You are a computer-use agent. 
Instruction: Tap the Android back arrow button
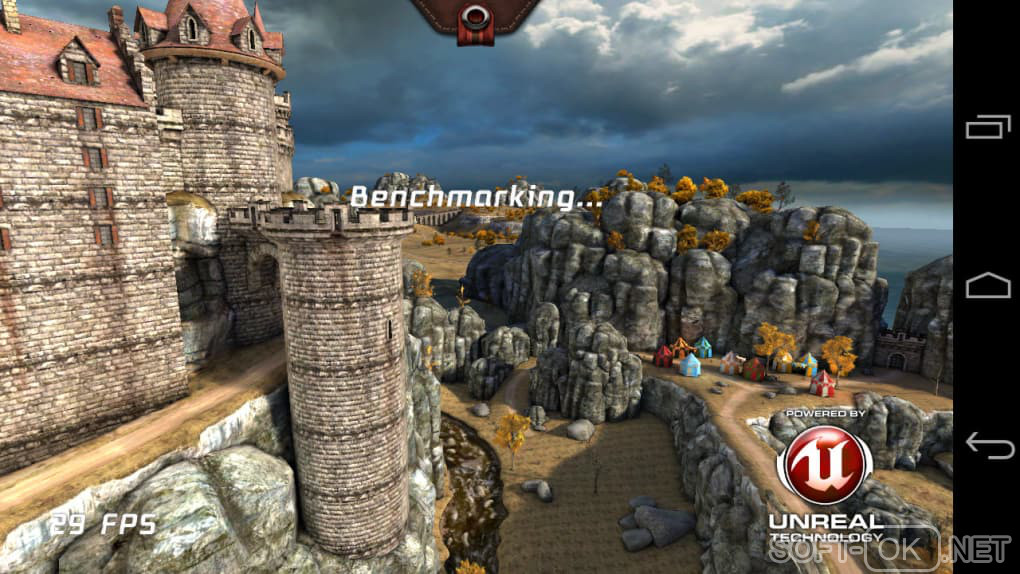(988, 446)
